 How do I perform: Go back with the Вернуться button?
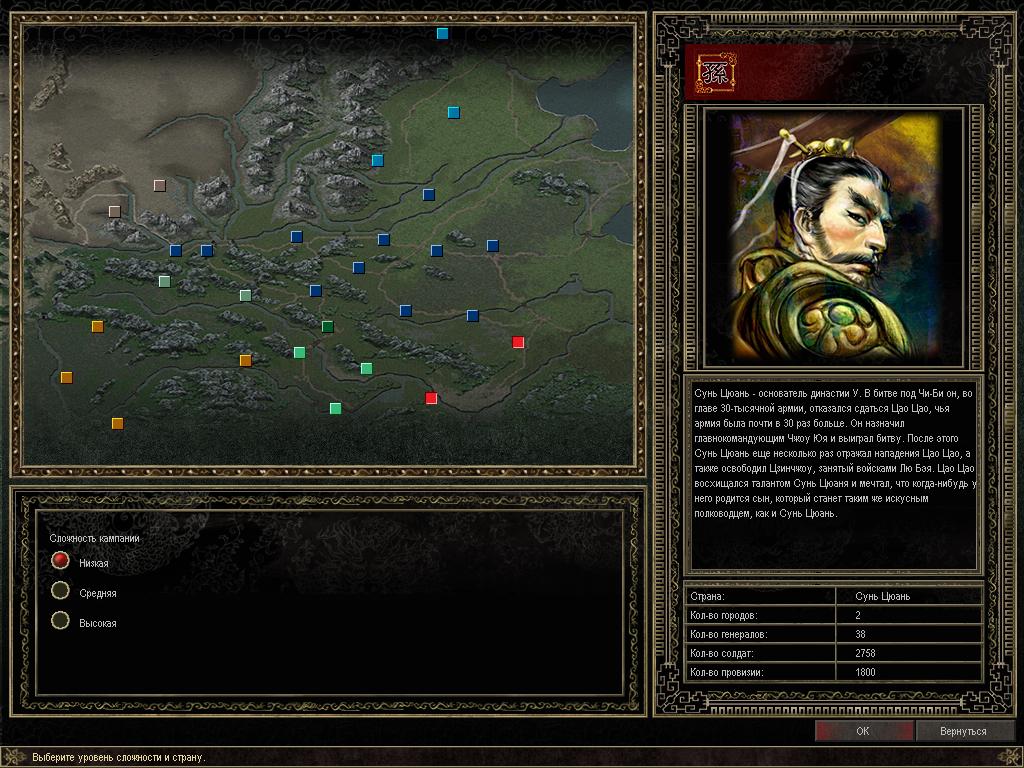point(963,731)
